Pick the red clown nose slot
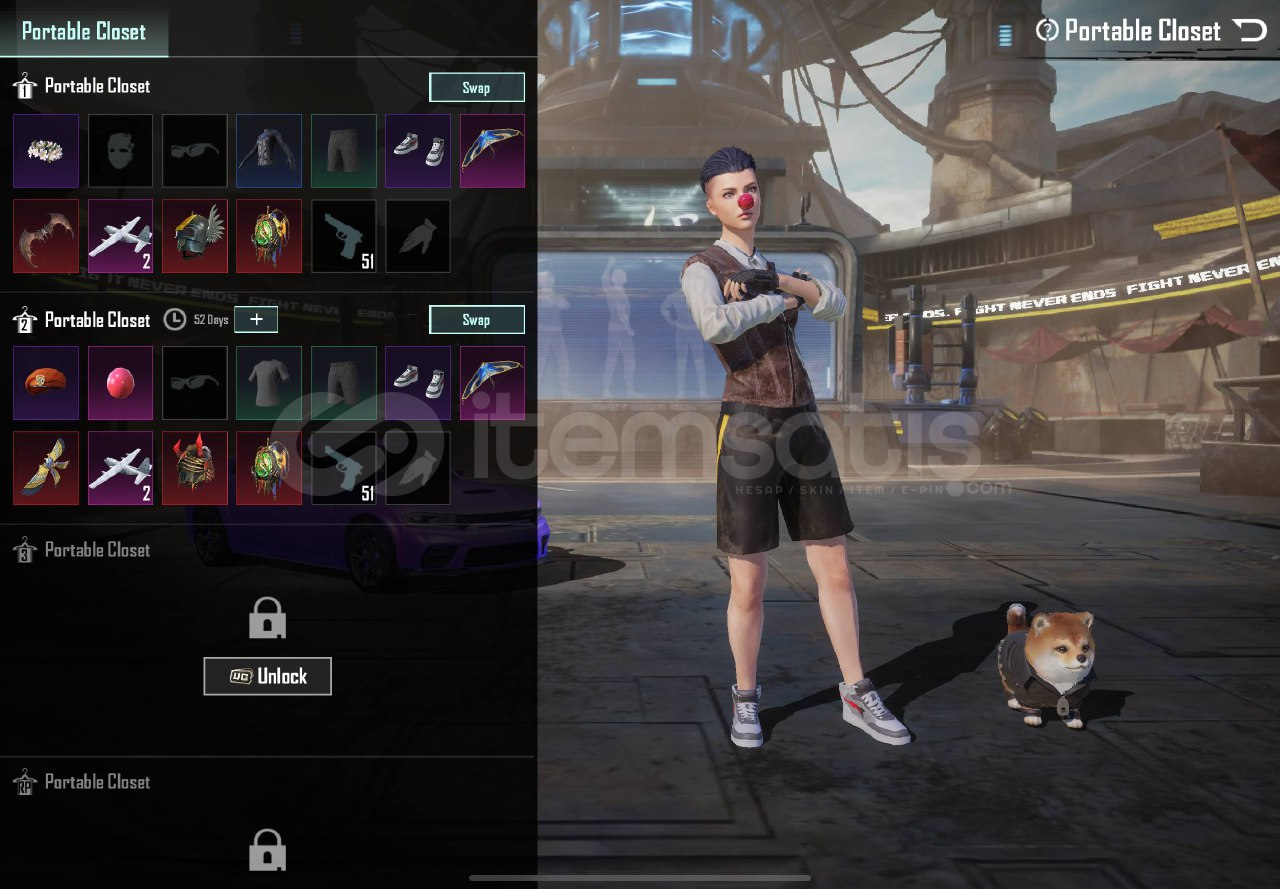This screenshot has height=889, width=1280. pyautogui.click(x=121, y=383)
